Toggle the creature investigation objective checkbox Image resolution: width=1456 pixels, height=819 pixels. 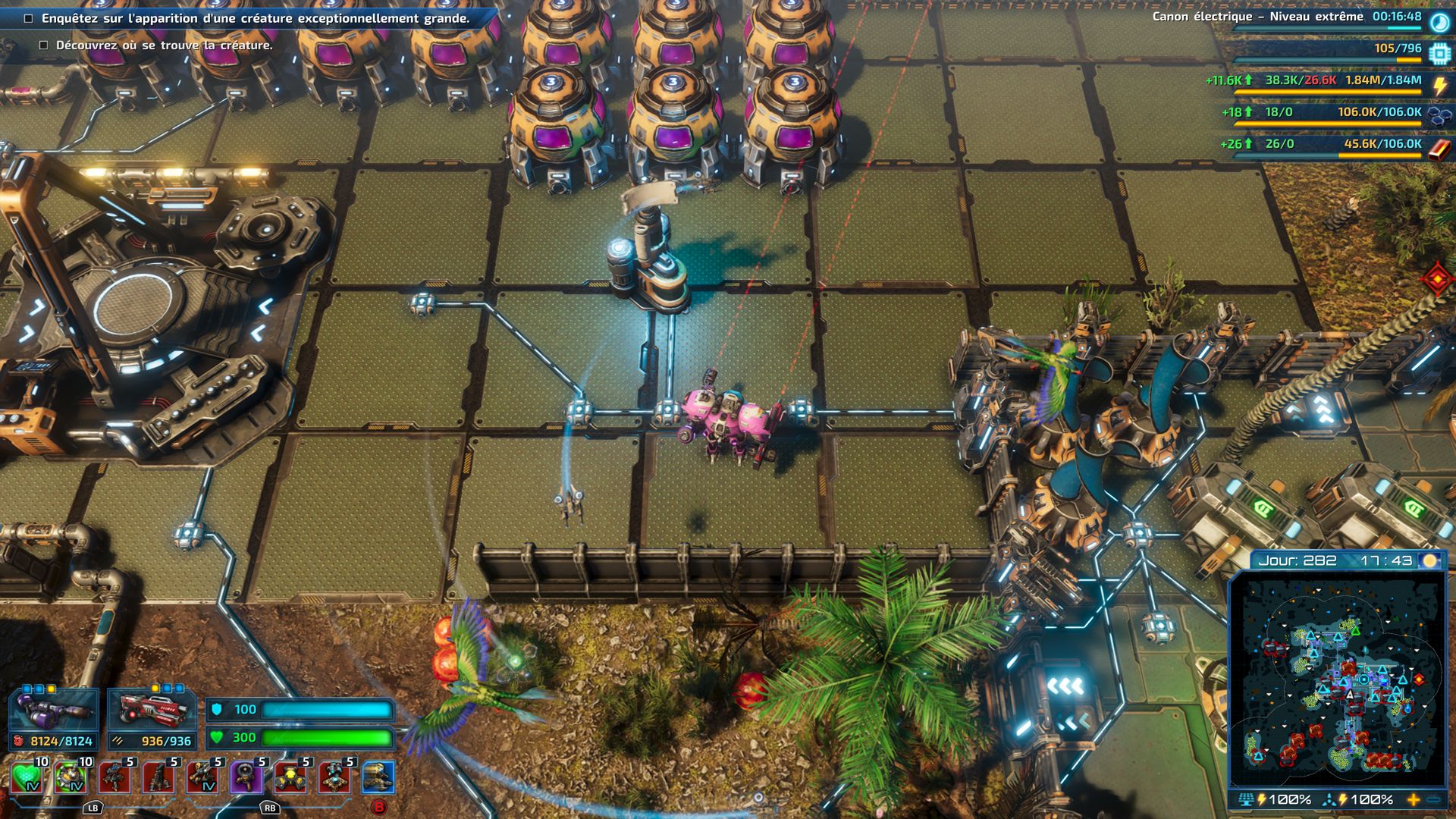pyautogui.click(x=29, y=19)
